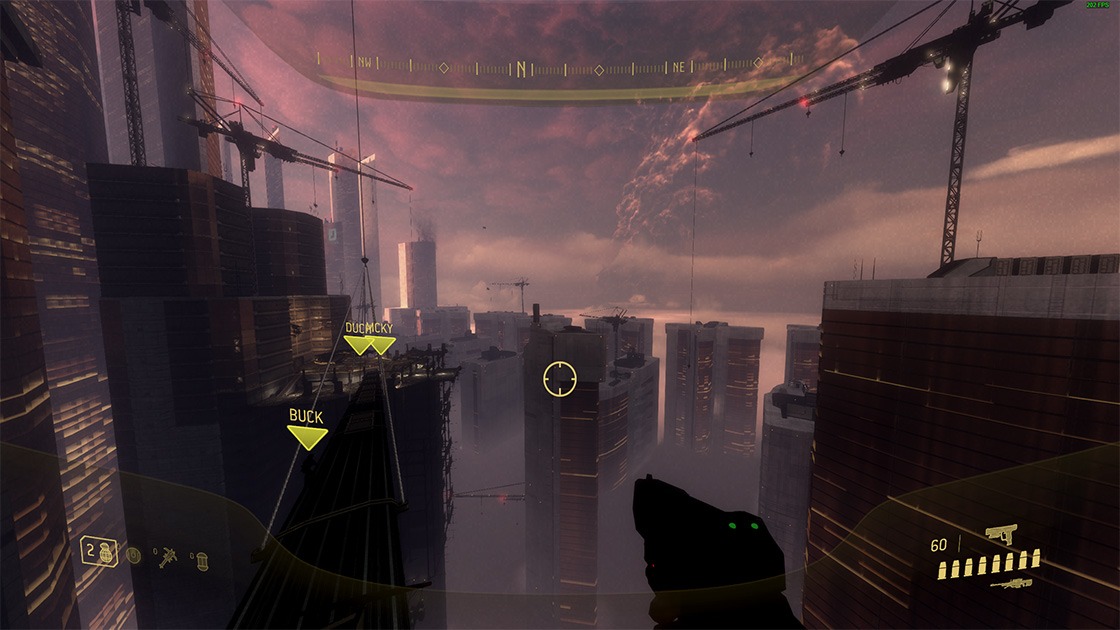Image resolution: width=1120 pixels, height=630 pixels.
Task: Choose the plasma grenade icon
Action: pos(134,555)
